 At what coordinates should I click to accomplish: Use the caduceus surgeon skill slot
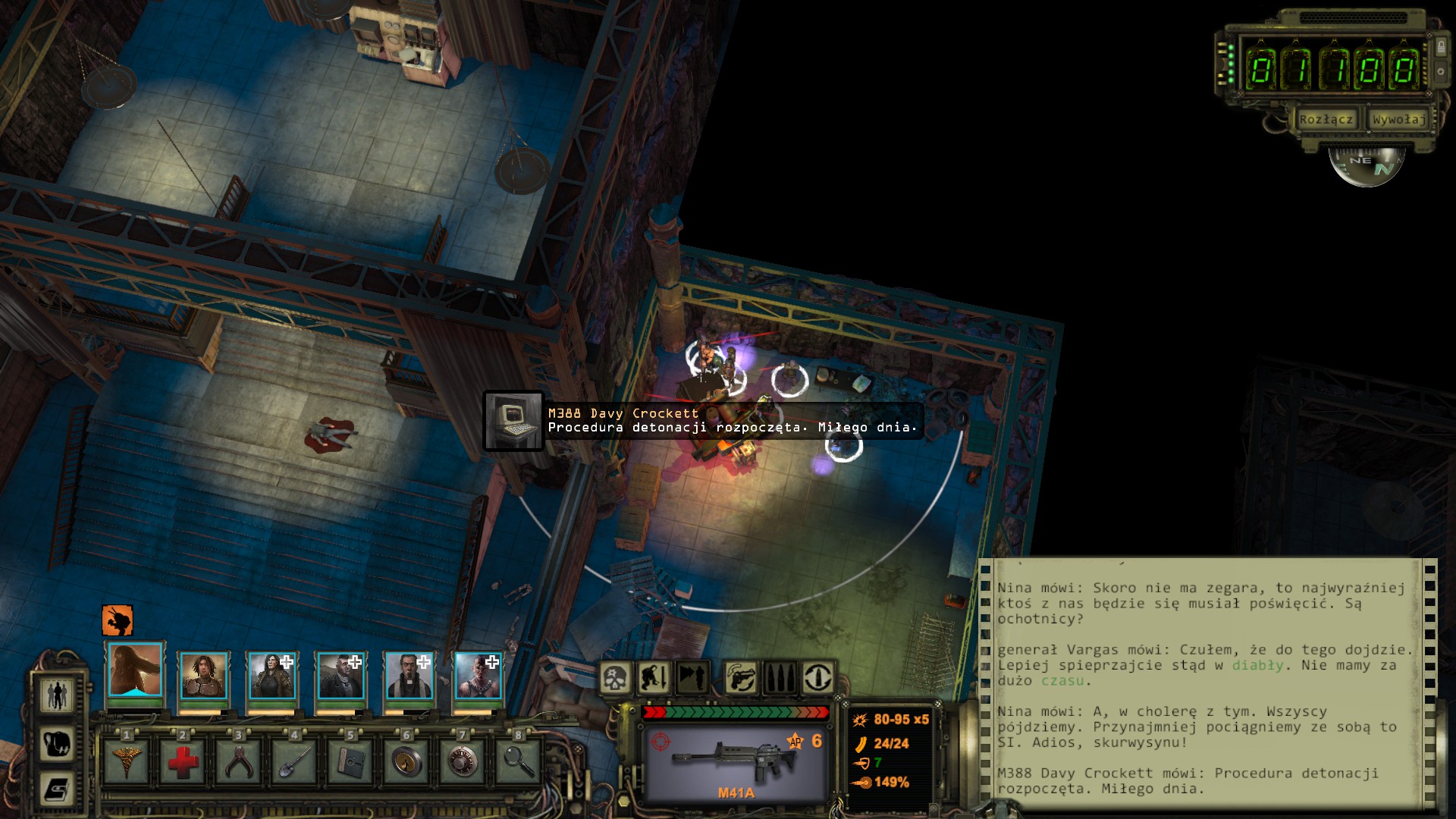(x=127, y=761)
